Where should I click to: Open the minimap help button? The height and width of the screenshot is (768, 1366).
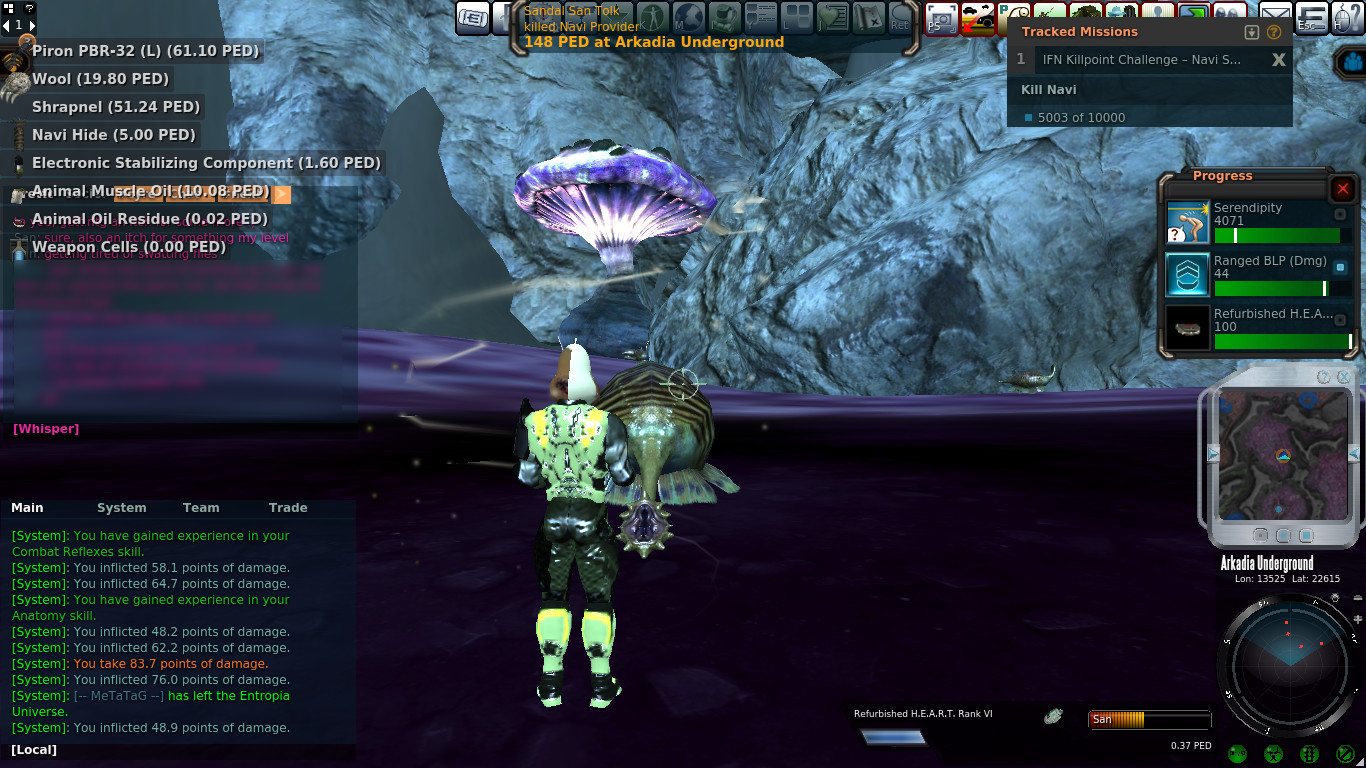(1324, 377)
